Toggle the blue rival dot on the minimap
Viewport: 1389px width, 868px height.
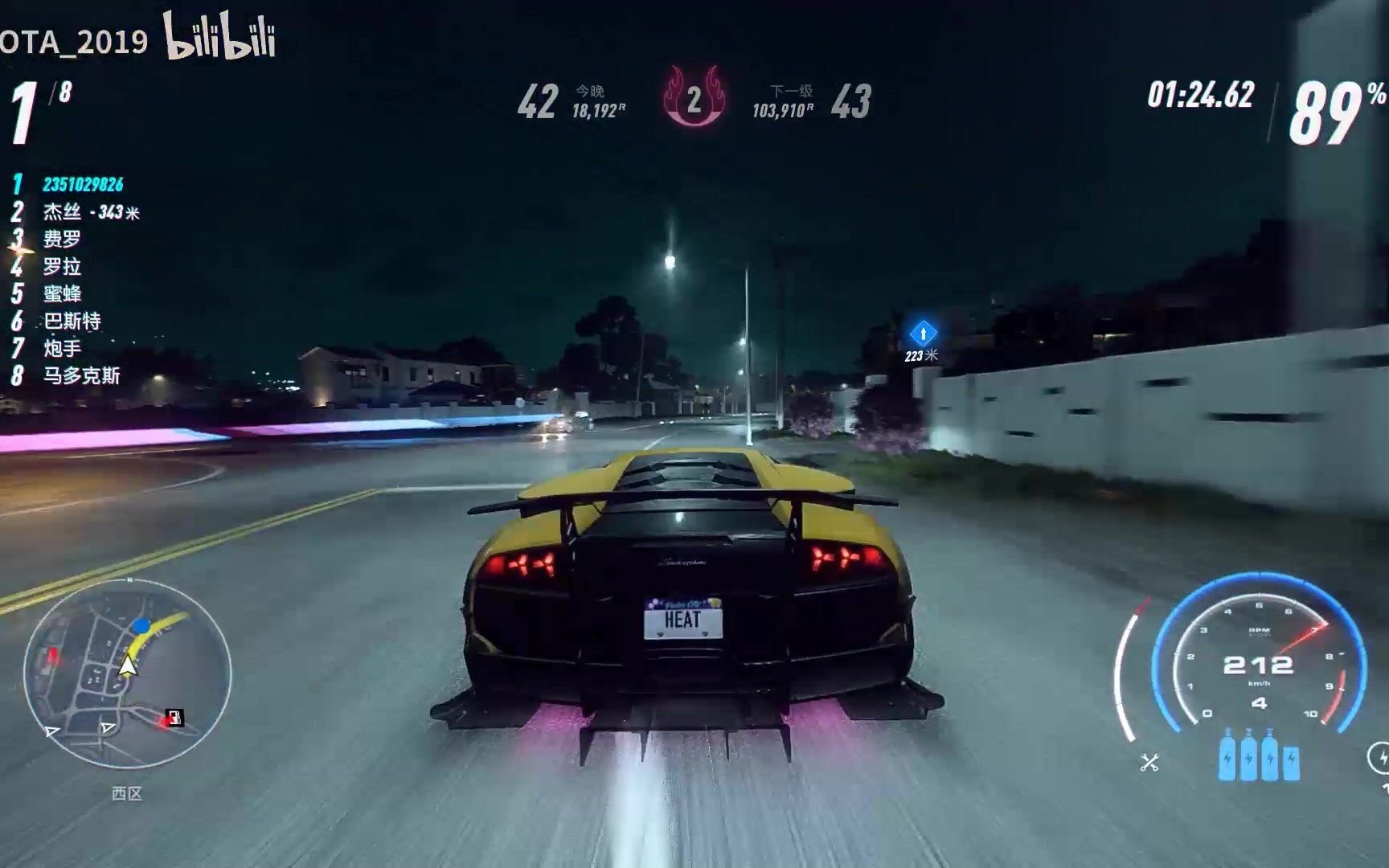(x=141, y=625)
